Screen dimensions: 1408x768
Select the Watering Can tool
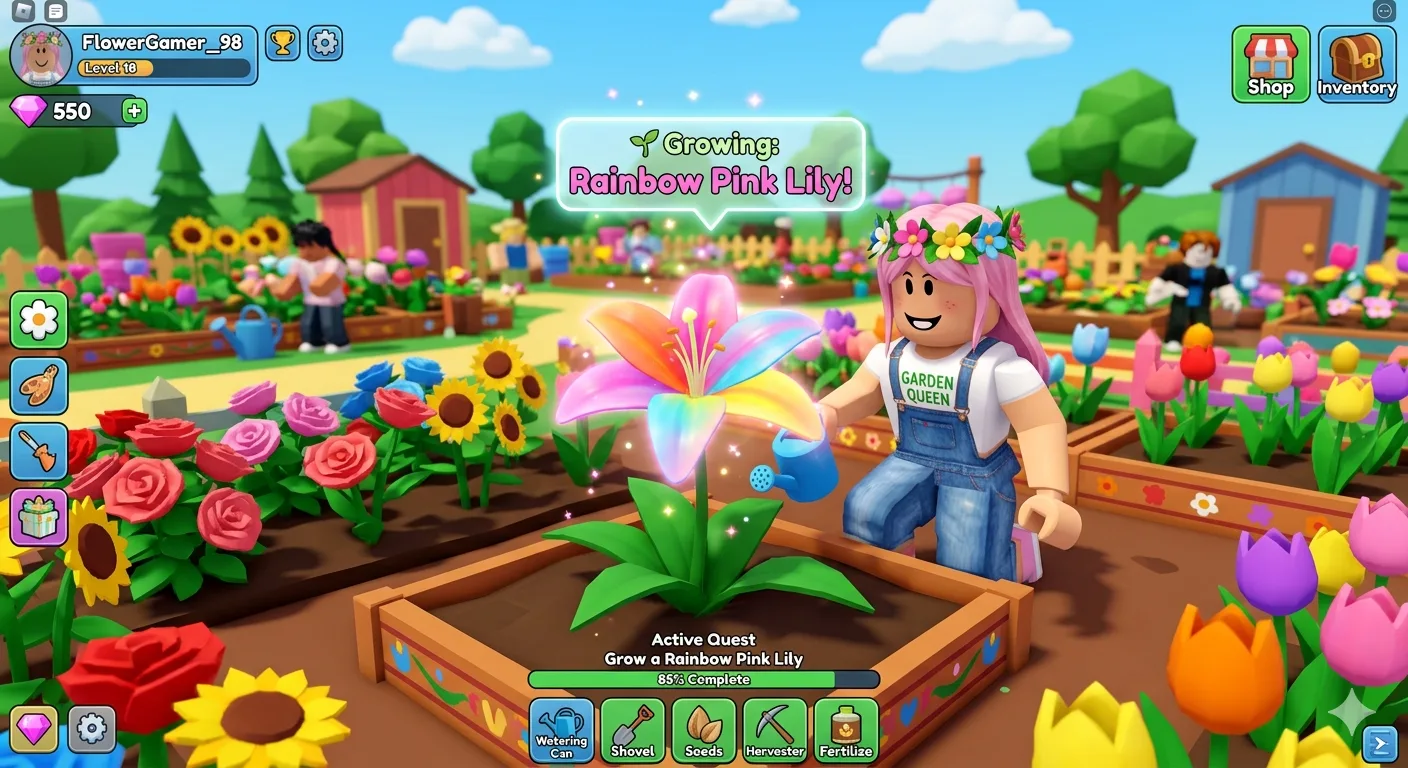562,730
